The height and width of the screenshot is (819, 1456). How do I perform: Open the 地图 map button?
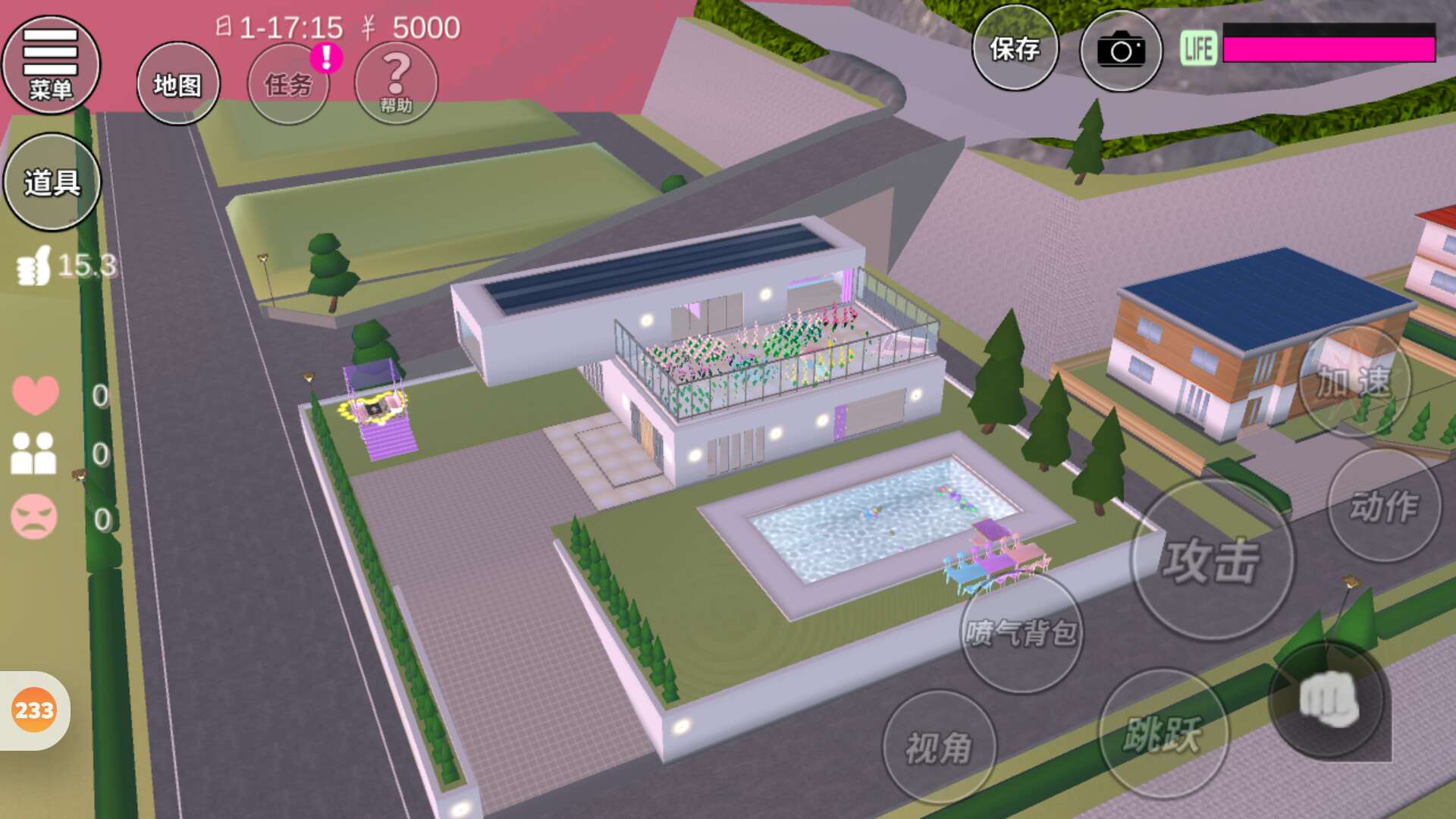coord(178,83)
